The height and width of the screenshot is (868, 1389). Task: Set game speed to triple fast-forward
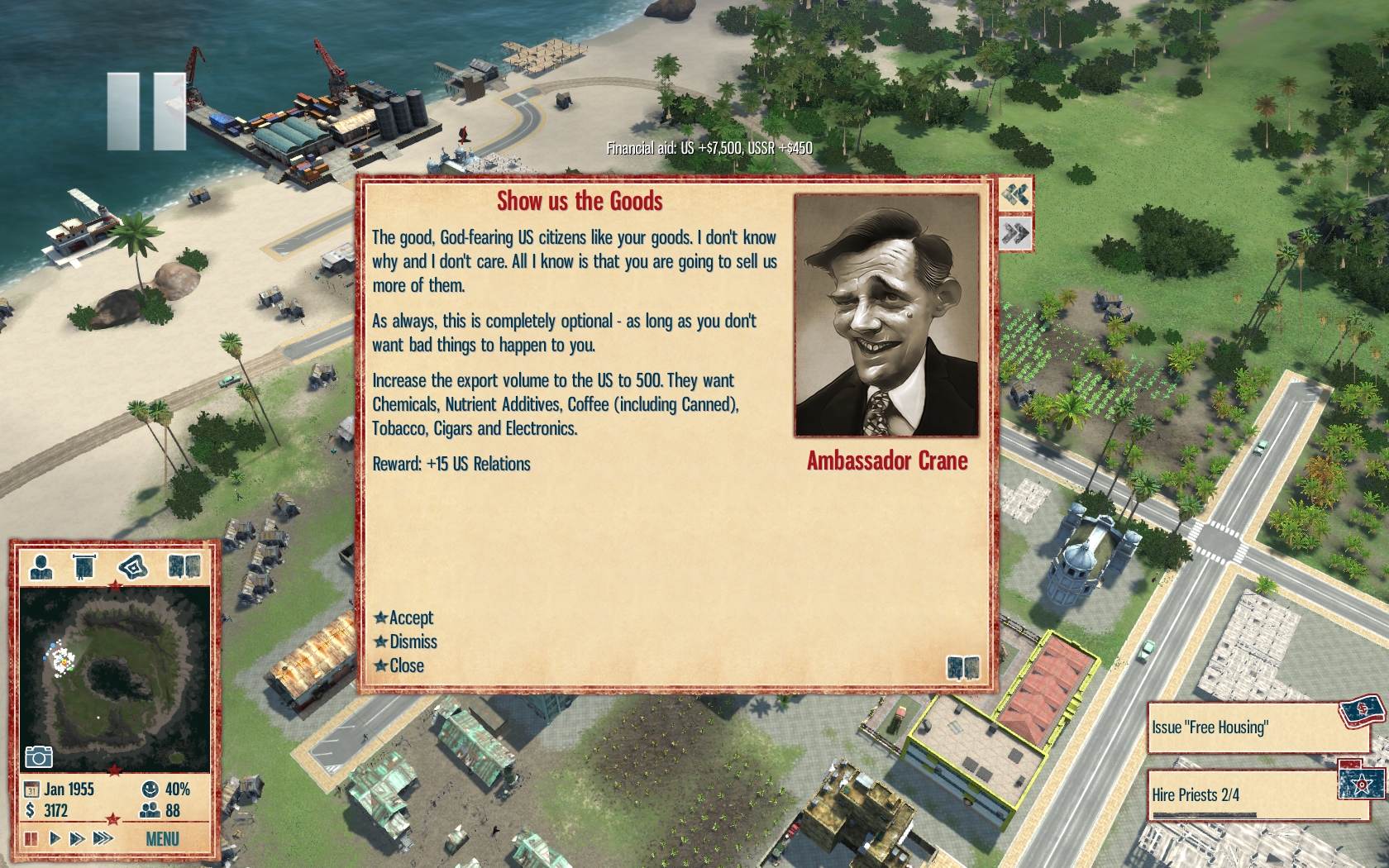103,838
